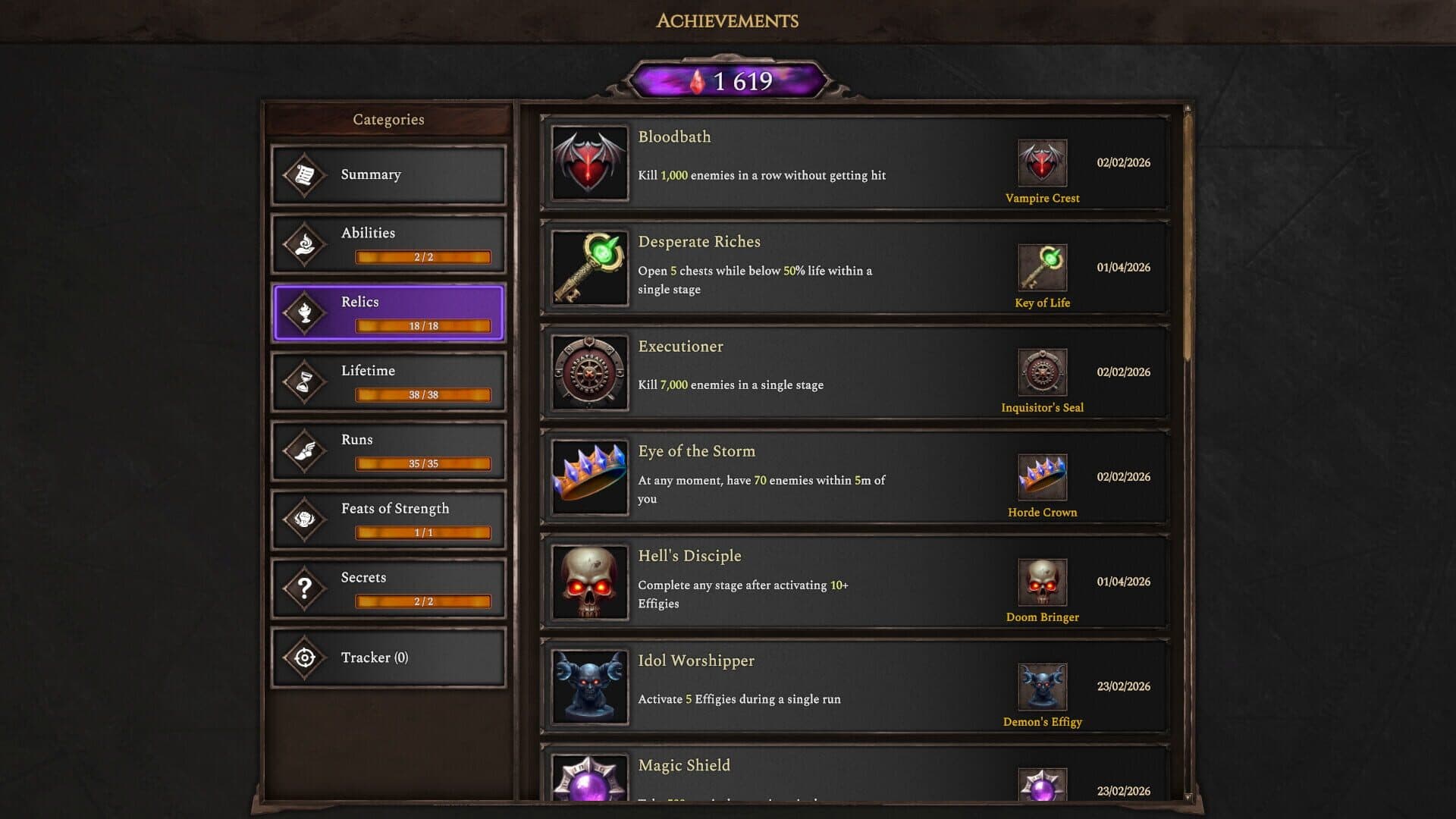
Task: Toggle the Tracker (0) category
Action: pos(388,657)
